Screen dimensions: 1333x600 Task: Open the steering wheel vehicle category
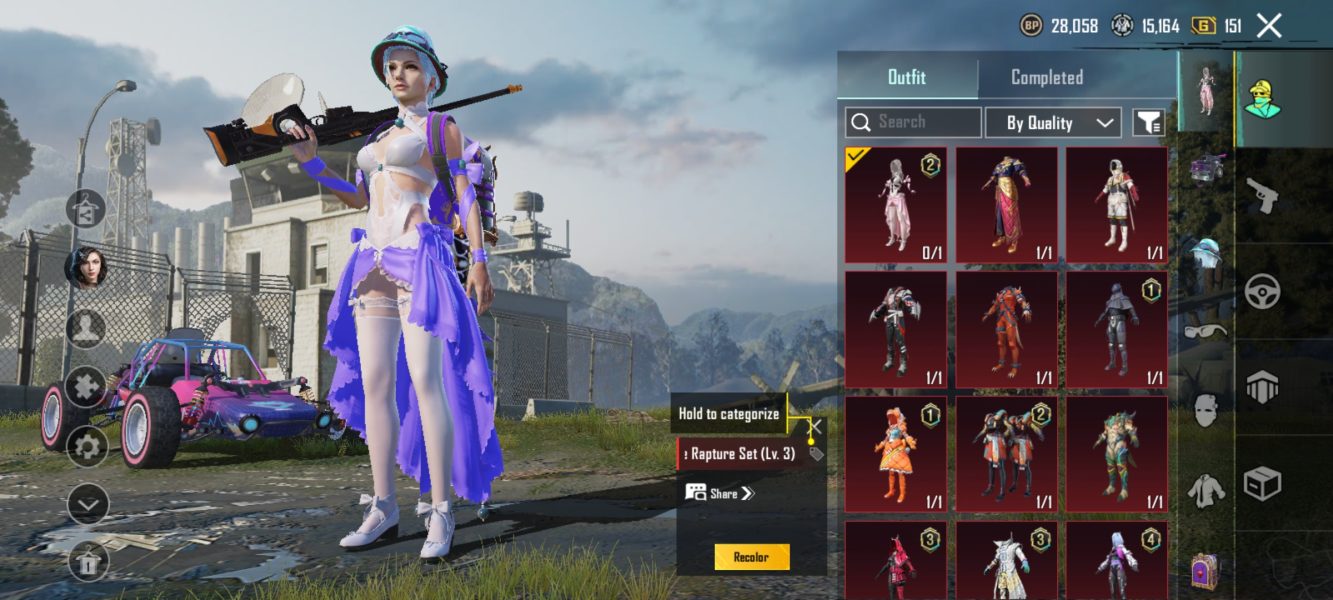tap(1262, 290)
